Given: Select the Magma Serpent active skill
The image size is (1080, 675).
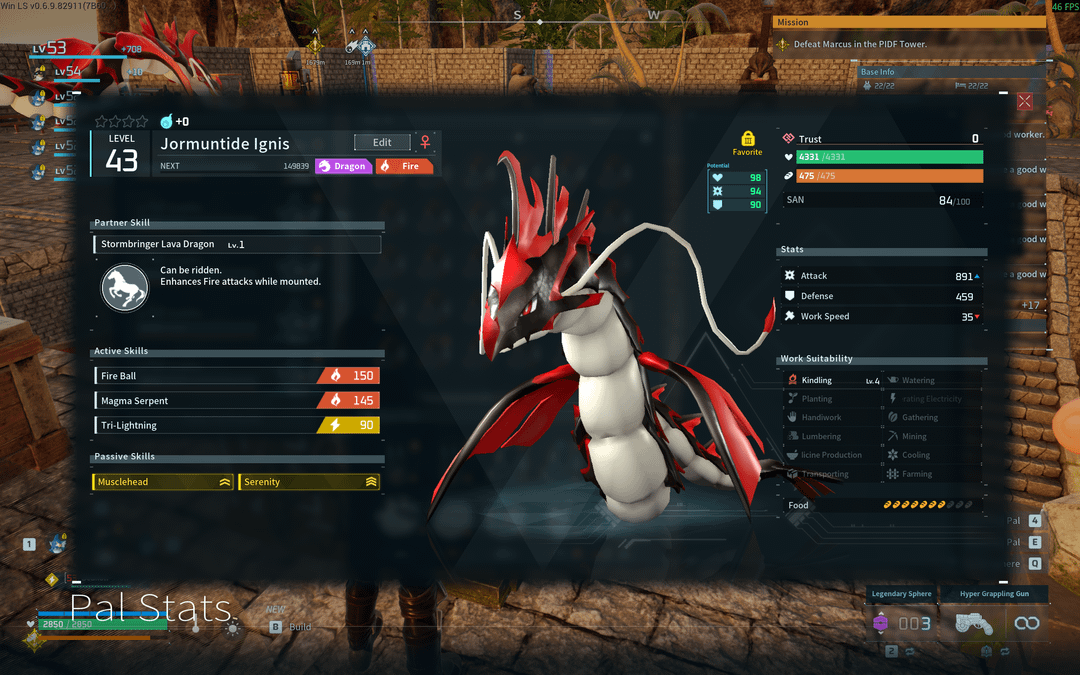Looking at the screenshot, I should 237,401.
